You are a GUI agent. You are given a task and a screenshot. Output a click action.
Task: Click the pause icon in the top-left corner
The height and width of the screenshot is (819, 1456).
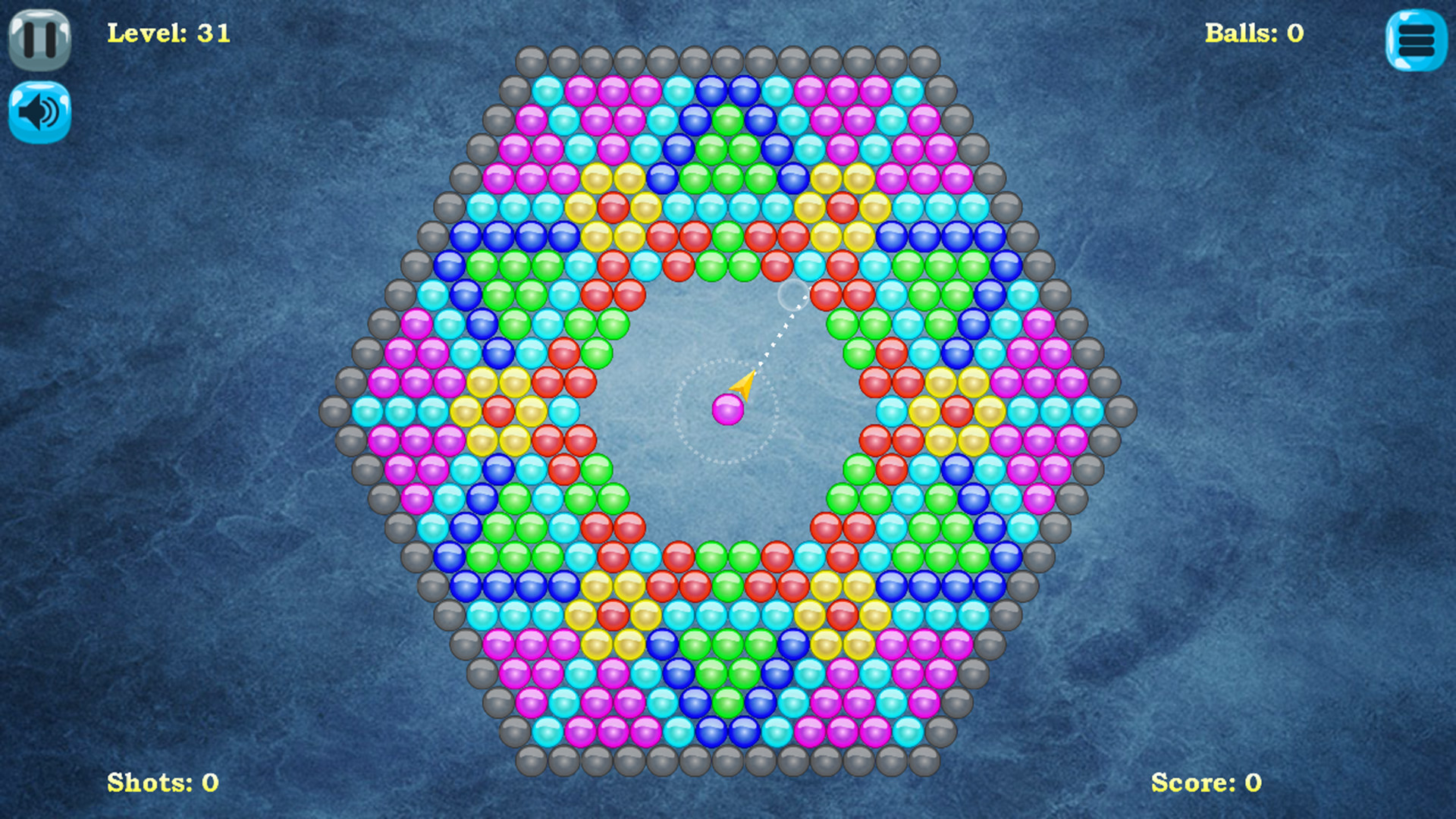pos(39,38)
